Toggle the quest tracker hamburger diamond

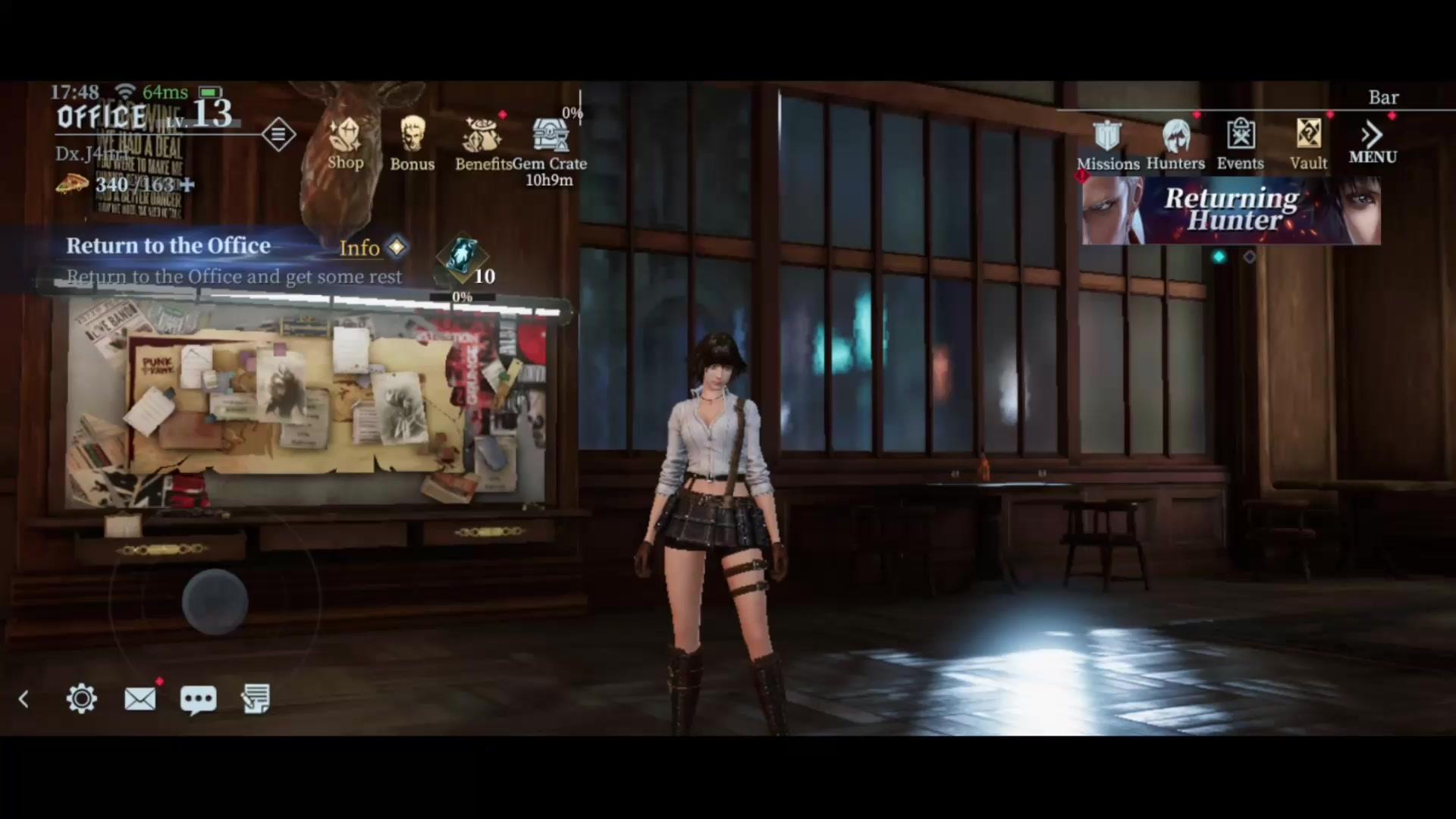(278, 134)
